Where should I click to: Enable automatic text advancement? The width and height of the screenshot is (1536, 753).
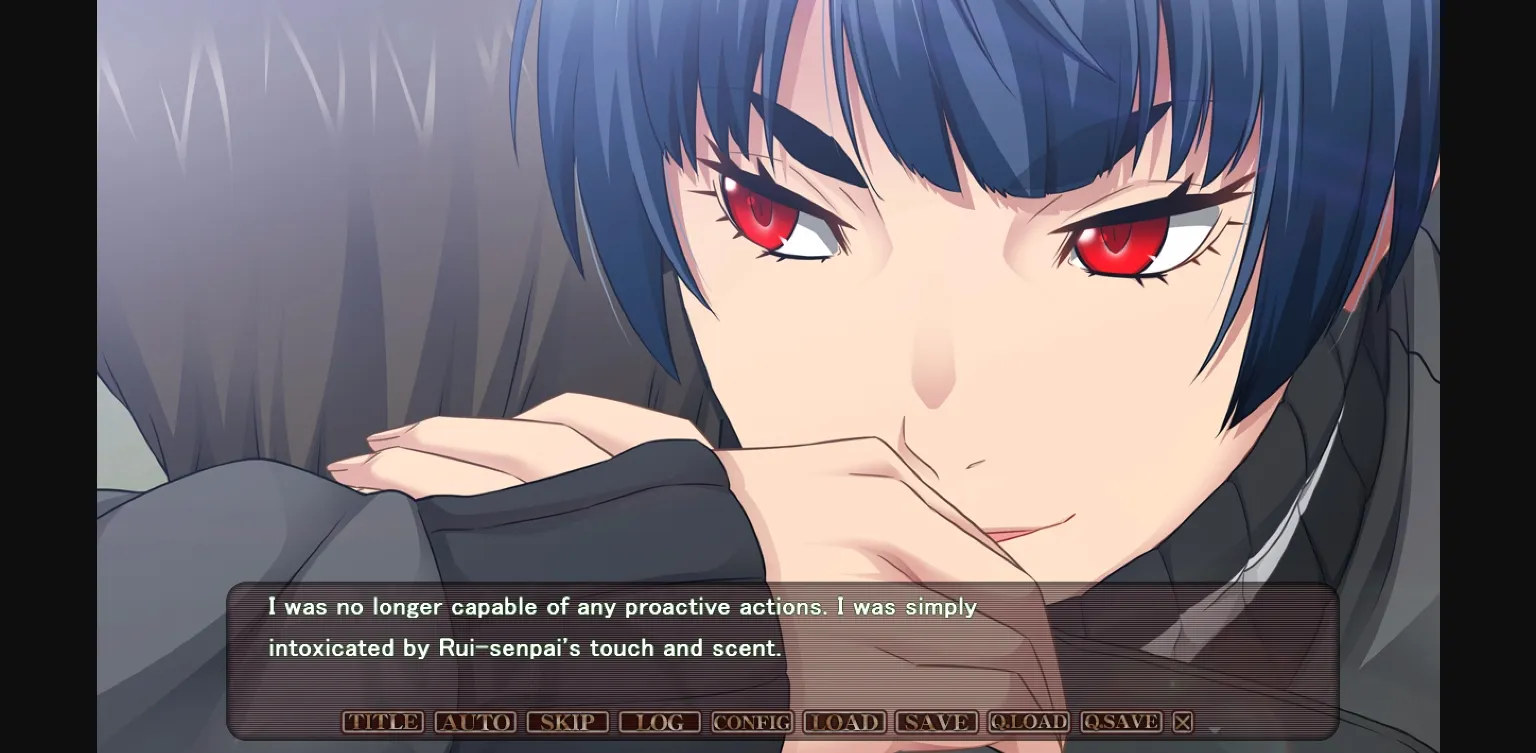click(x=475, y=721)
